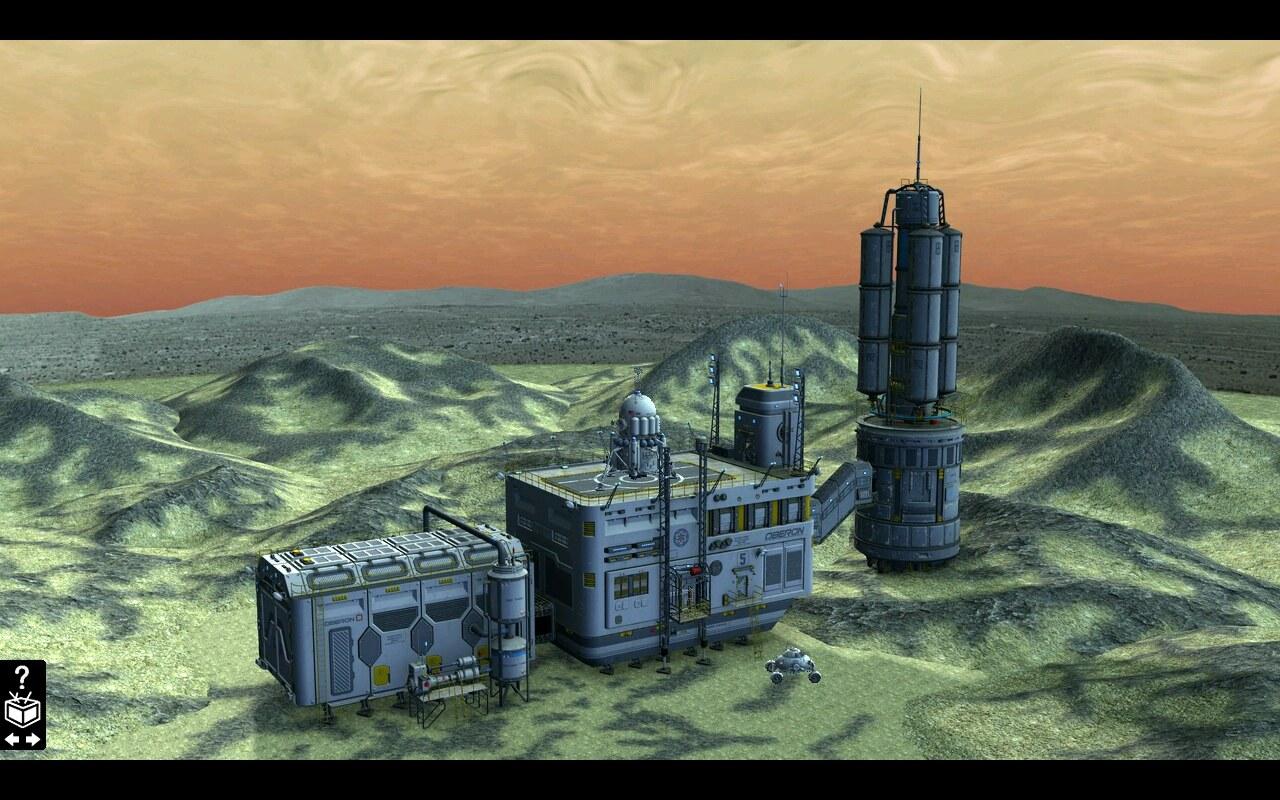Select the number 5 sign on the facility
The height and width of the screenshot is (800, 1280).
click(x=743, y=557)
